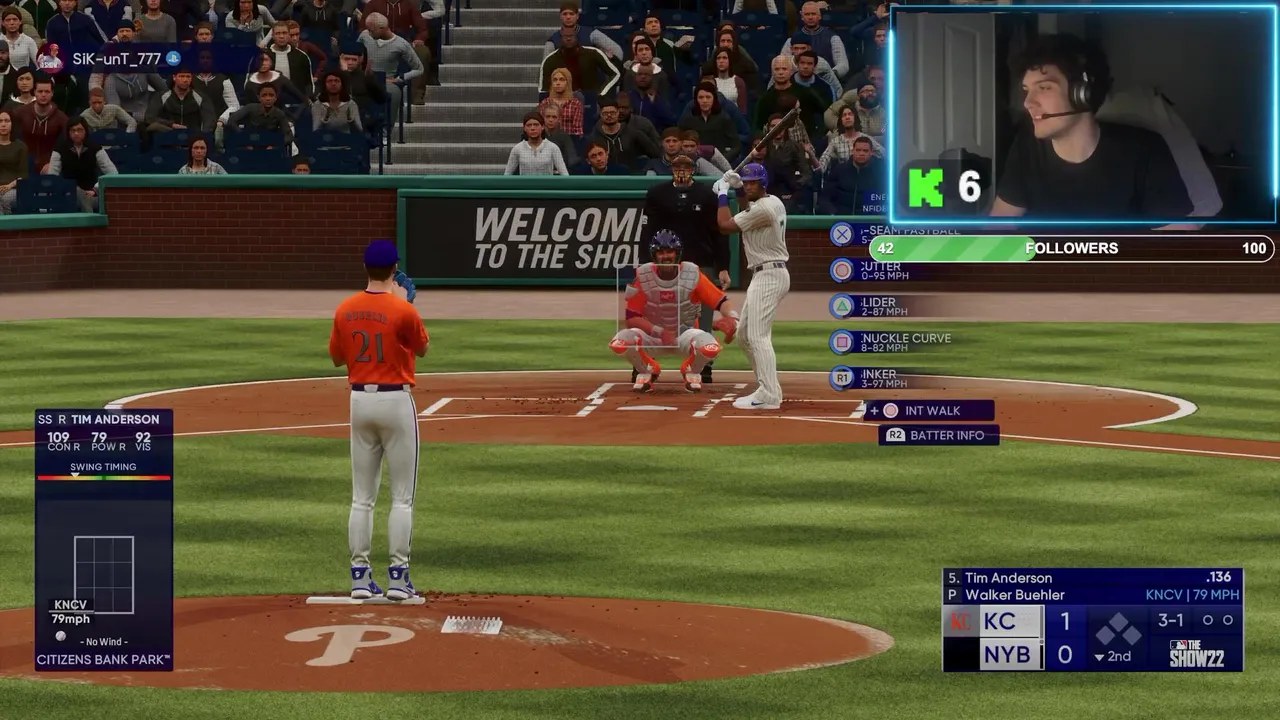
Task: Open the Batter Info panel
Action: coord(938,435)
